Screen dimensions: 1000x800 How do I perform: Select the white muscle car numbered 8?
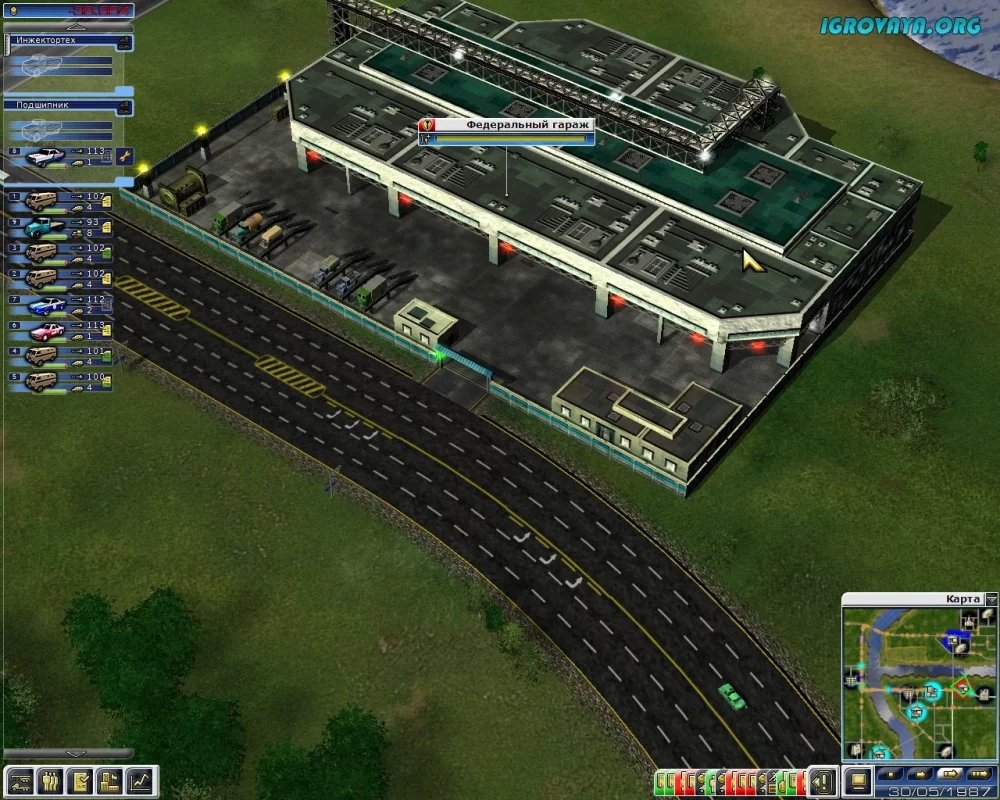[45, 156]
